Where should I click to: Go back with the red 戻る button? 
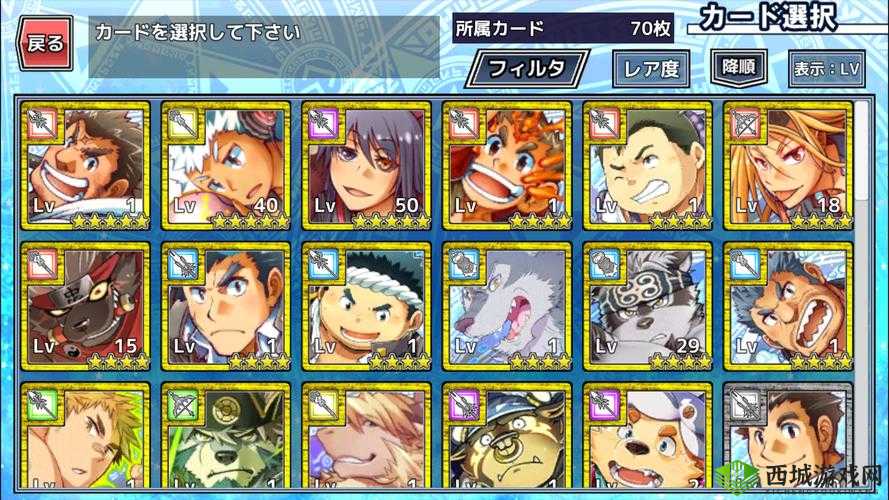click(45, 43)
